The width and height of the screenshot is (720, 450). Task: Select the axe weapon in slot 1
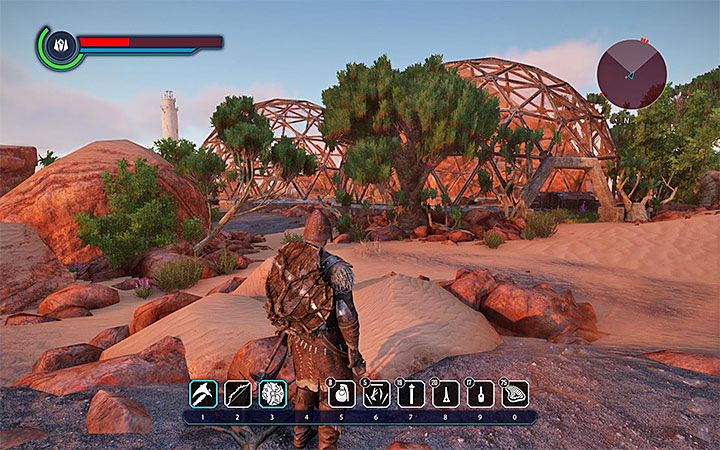click(x=203, y=394)
